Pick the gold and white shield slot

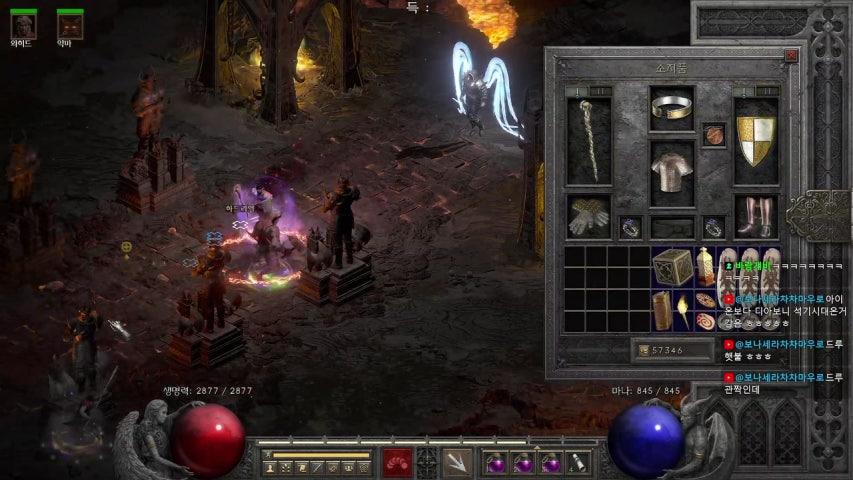pyautogui.click(x=756, y=140)
